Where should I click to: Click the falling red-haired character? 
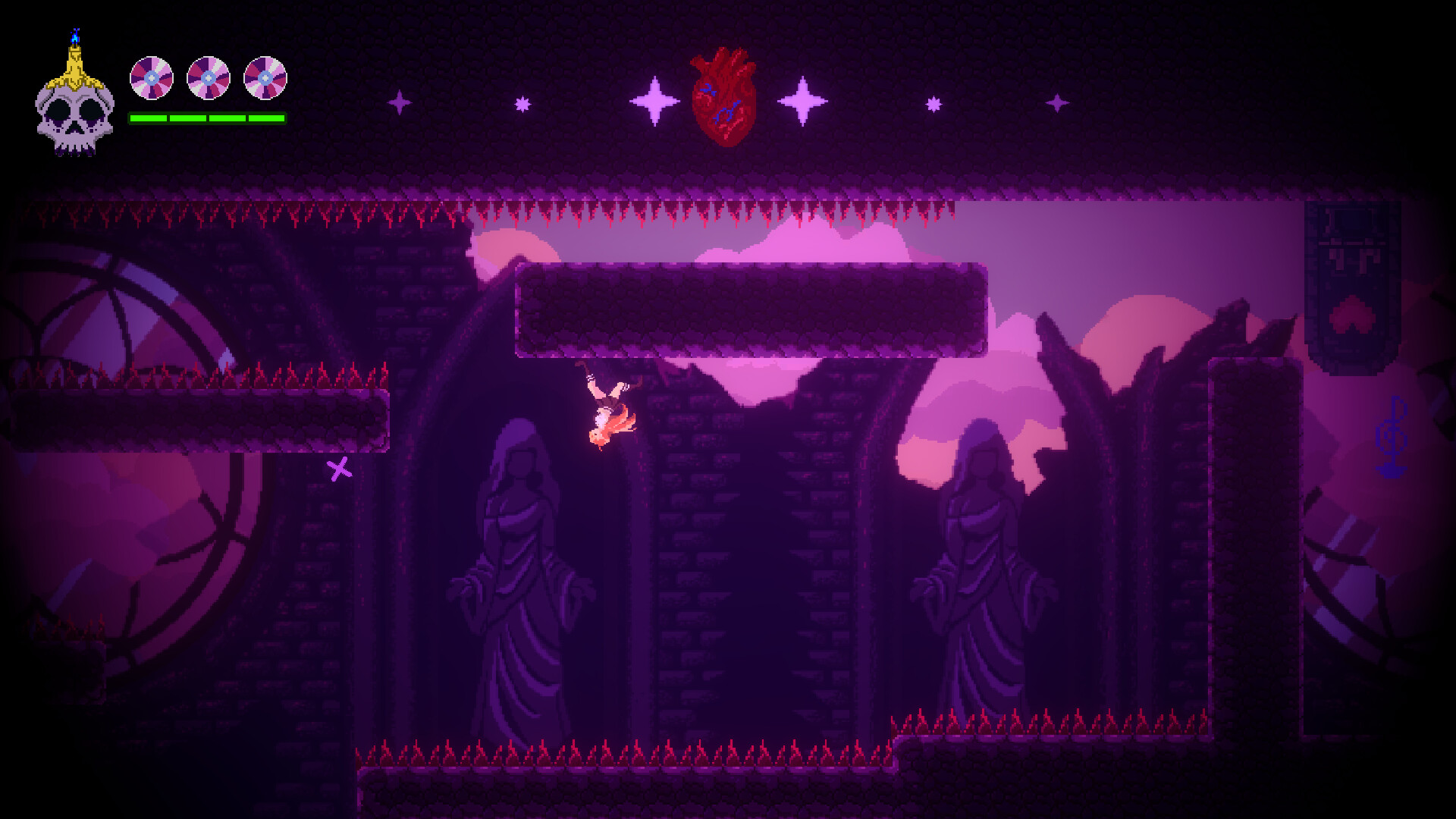click(x=607, y=409)
